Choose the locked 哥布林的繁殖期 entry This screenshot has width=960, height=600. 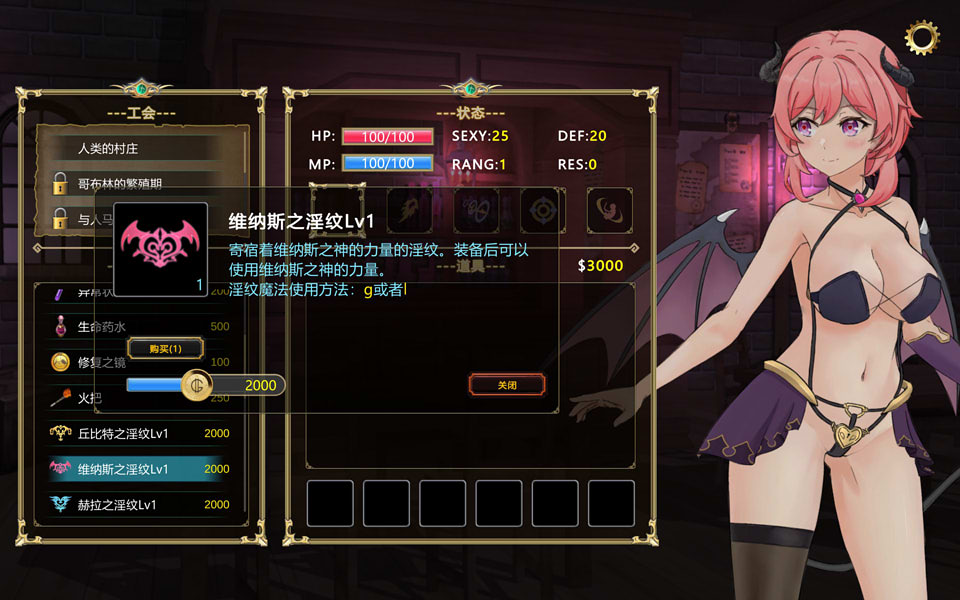click(130, 183)
